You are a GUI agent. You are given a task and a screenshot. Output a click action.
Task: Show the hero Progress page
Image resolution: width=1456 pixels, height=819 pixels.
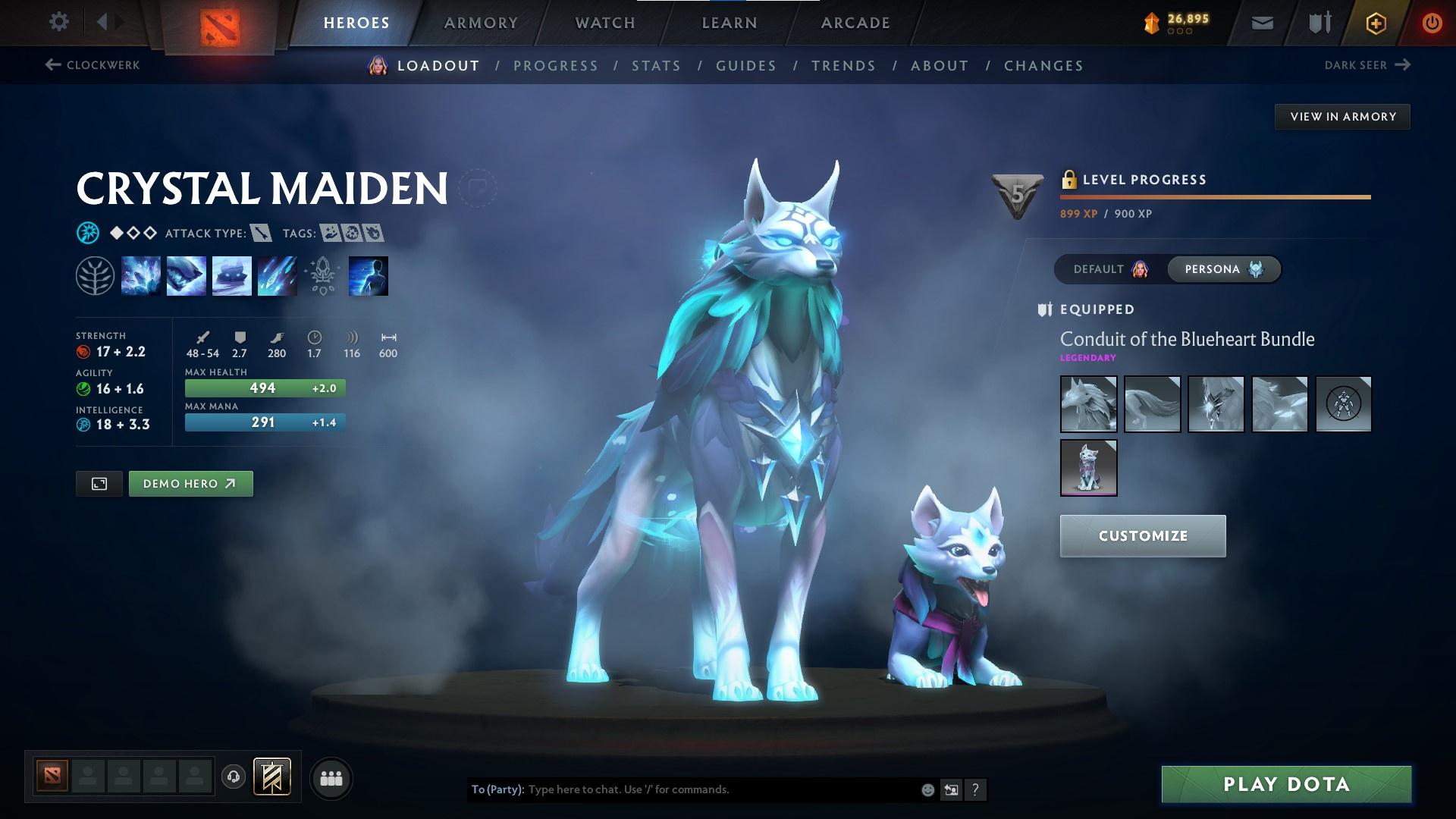556,66
